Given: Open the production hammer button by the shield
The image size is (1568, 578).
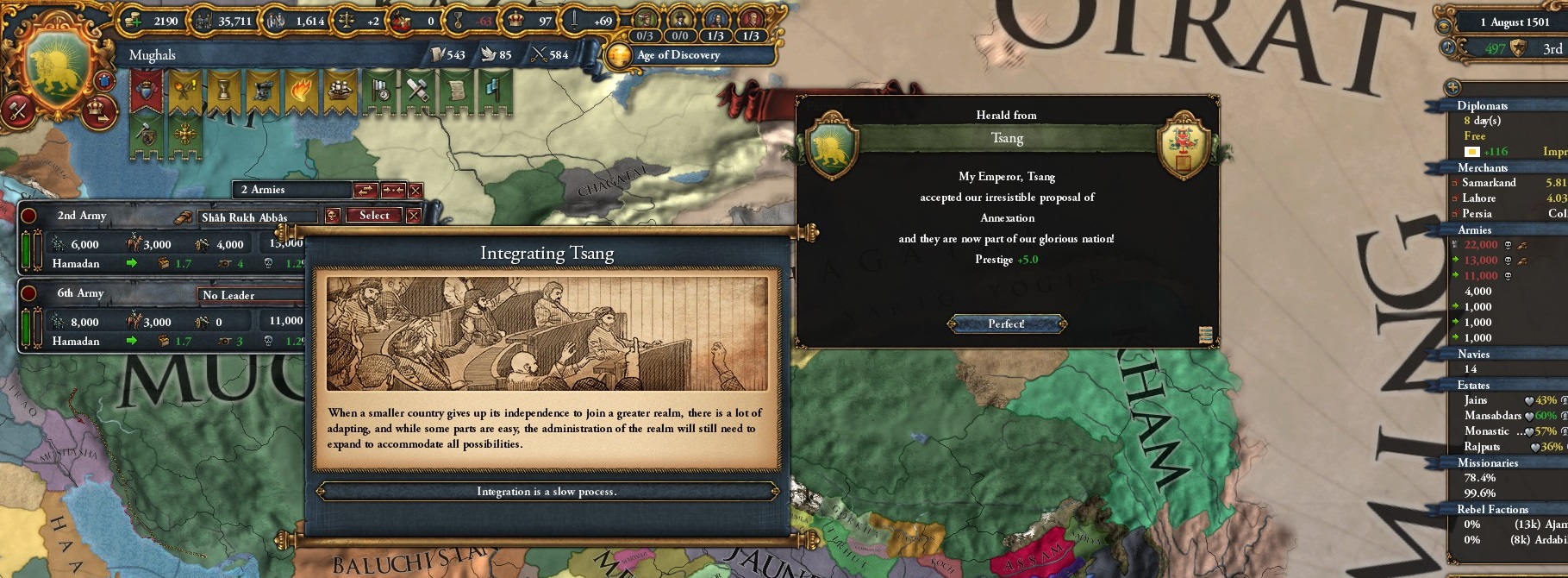Looking at the screenshot, I should (18, 110).
